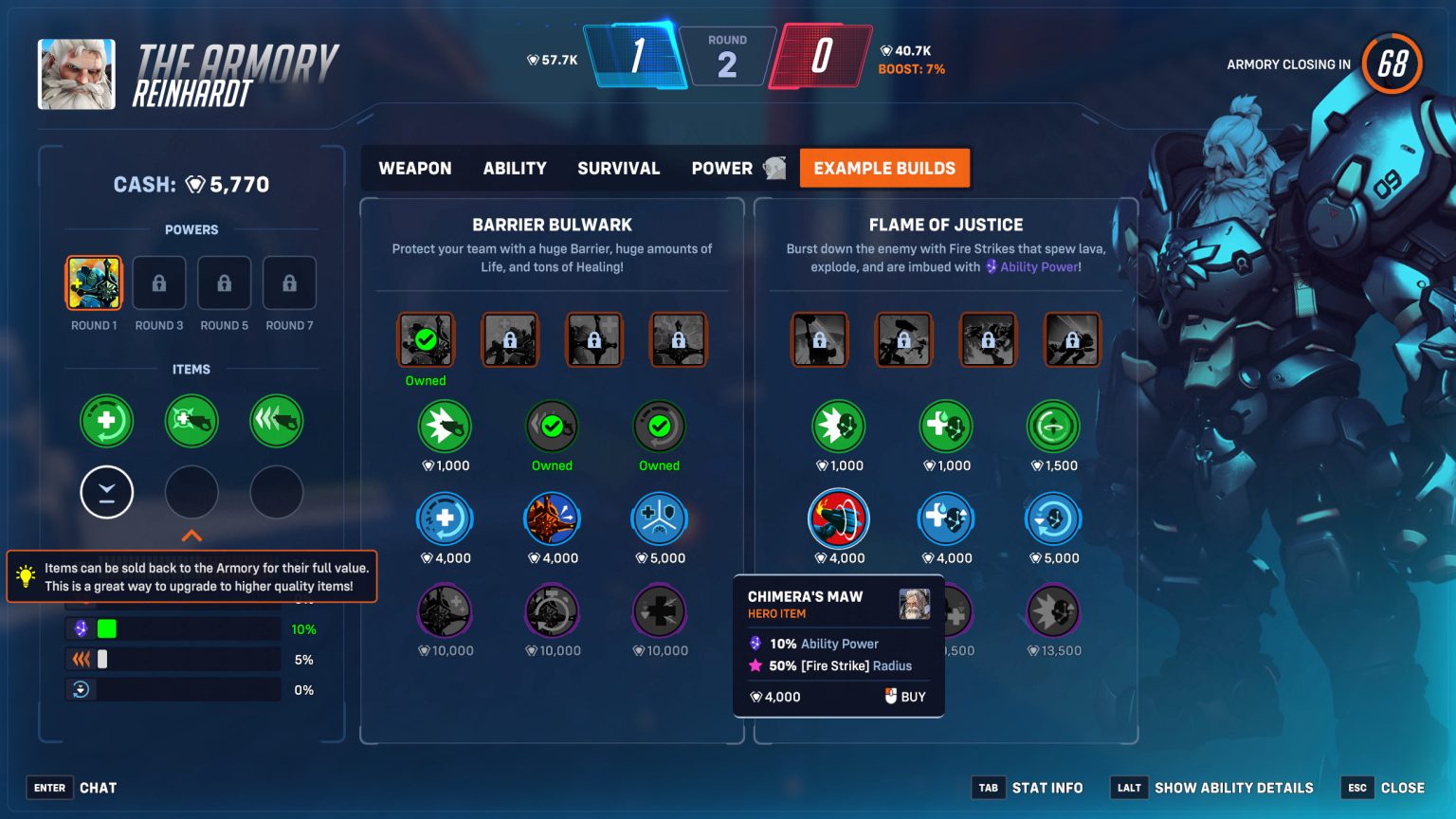Select the owned Barrier Bulwark power icon
Image resolution: width=1456 pixels, height=819 pixels.
[426, 340]
